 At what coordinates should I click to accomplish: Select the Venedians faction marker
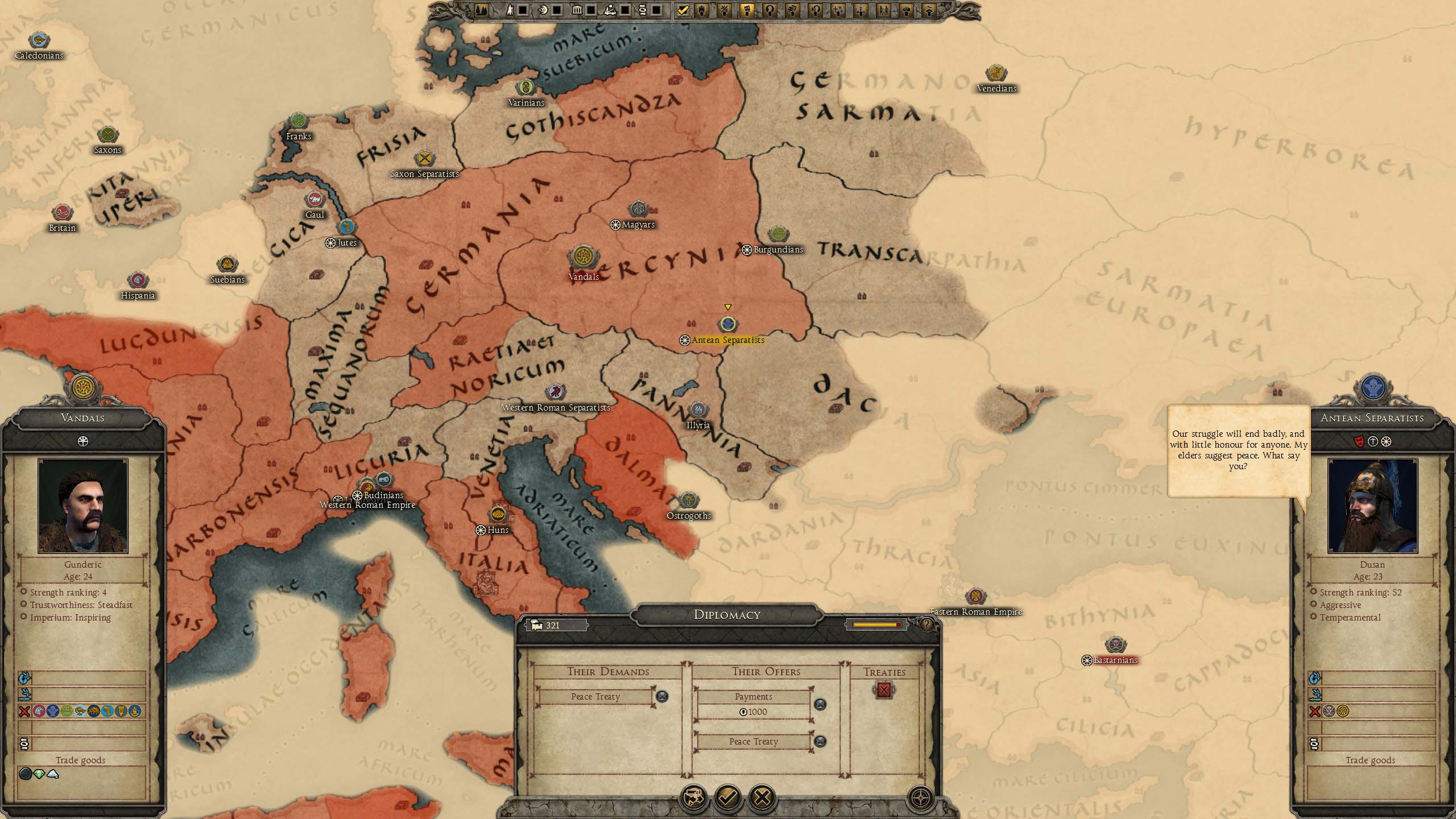995,73
